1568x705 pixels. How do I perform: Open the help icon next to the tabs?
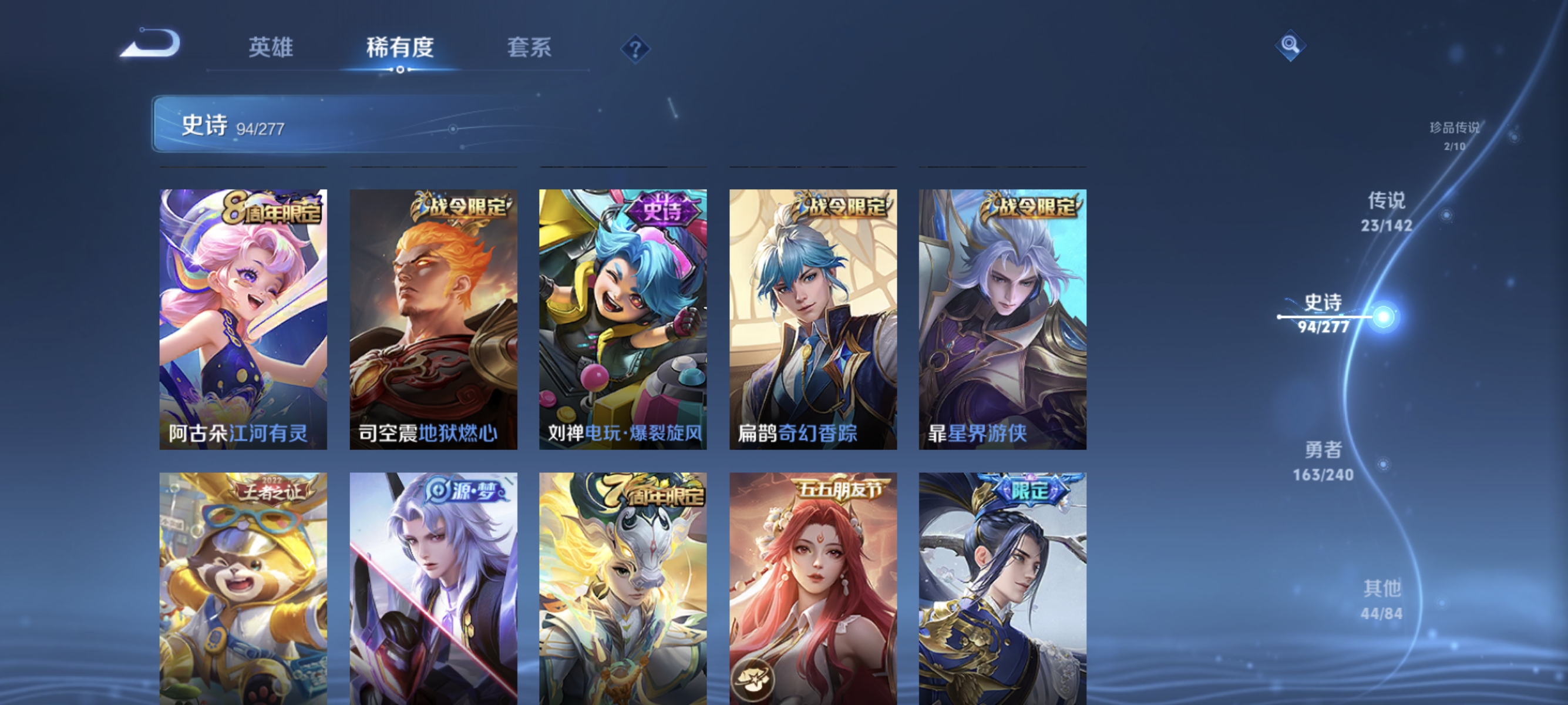(x=635, y=50)
